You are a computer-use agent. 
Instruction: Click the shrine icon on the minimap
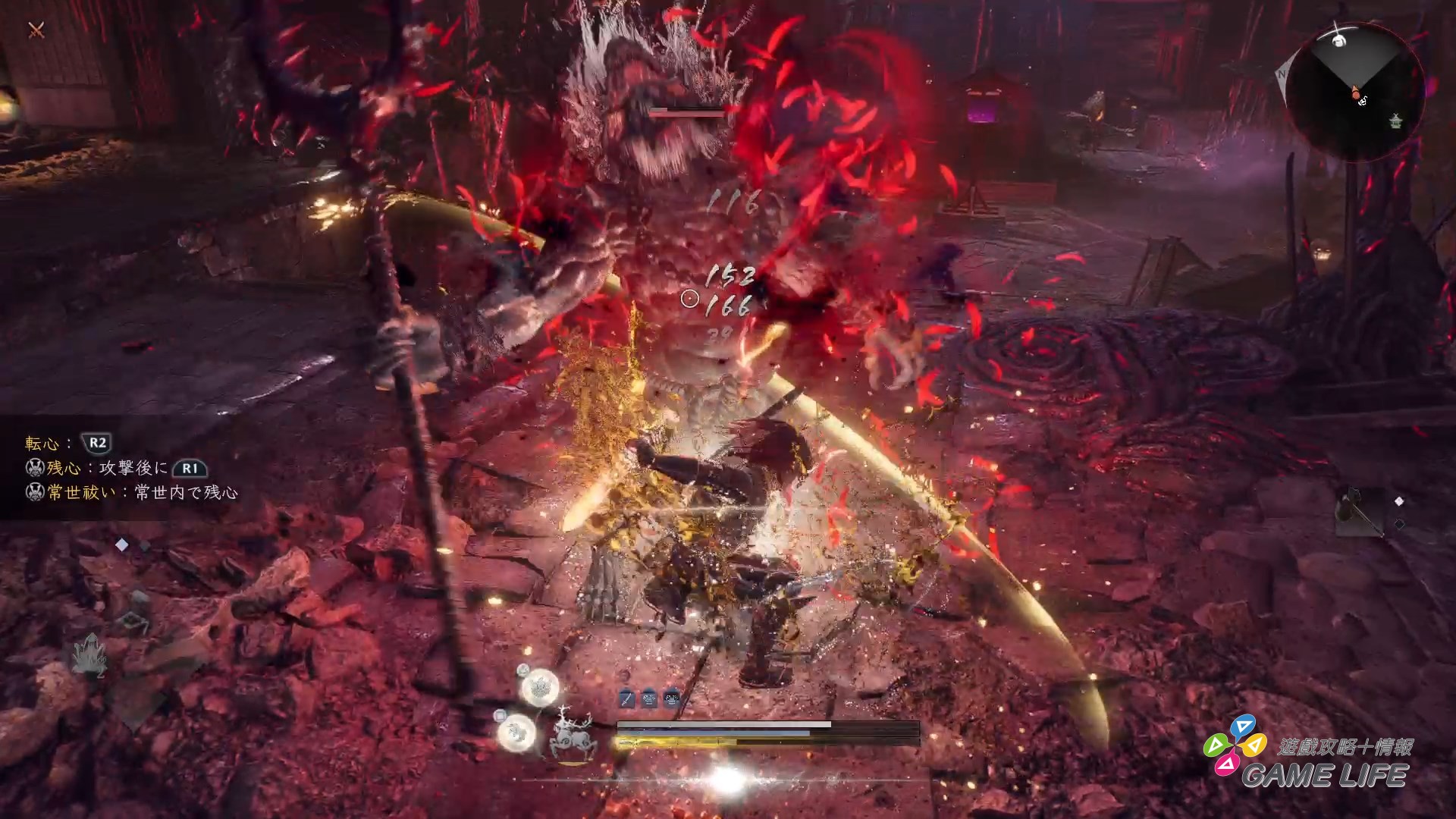tap(1394, 121)
